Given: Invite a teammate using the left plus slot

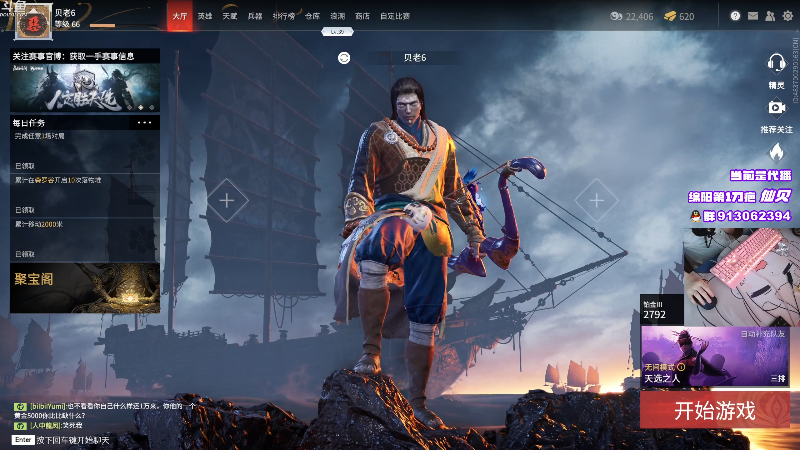Looking at the screenshot, I should pos(227,200).
